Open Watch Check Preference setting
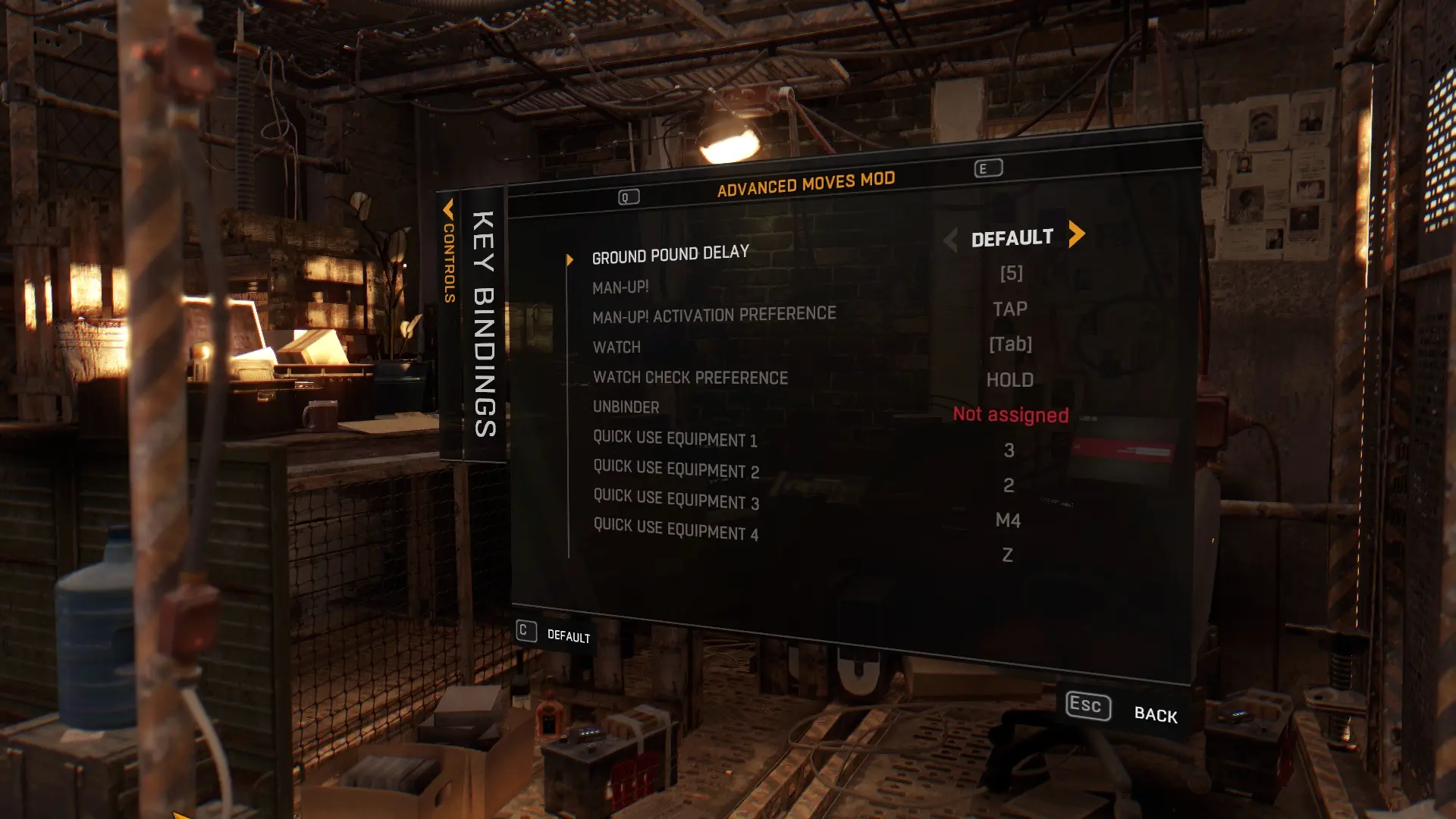 [690, 378]
